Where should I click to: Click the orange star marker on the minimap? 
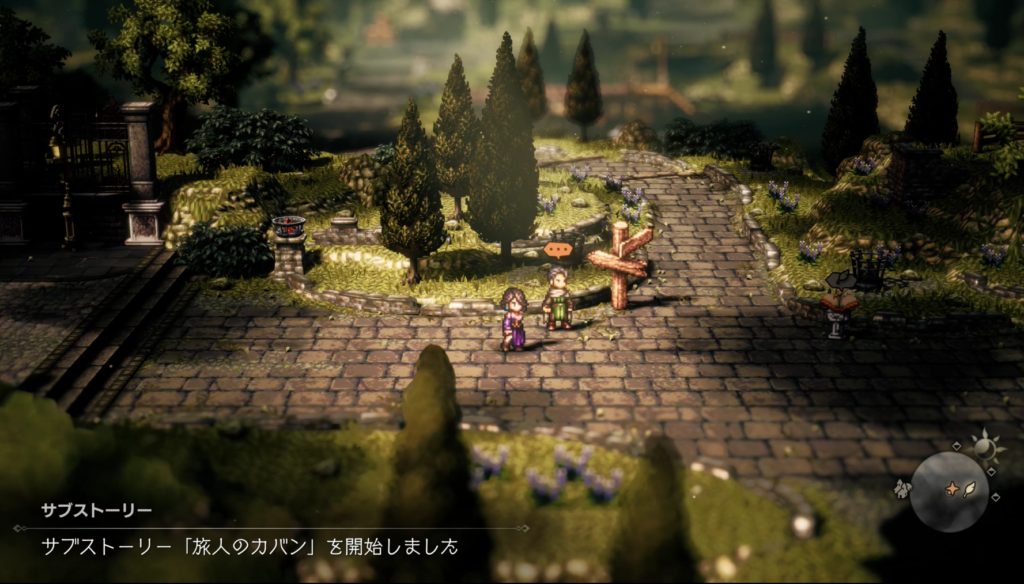[x=951, y=490]
